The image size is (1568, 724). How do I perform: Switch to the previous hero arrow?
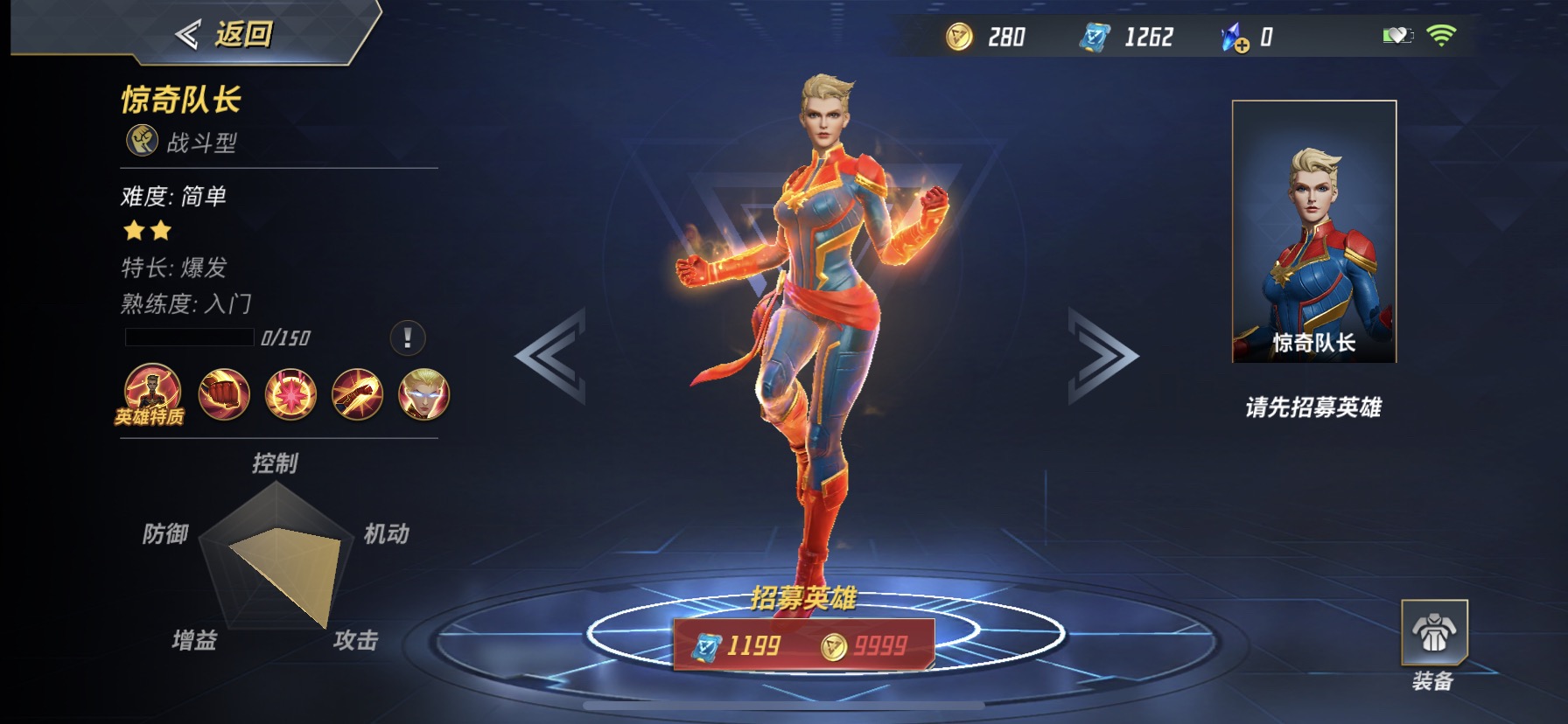click(551, 356)
